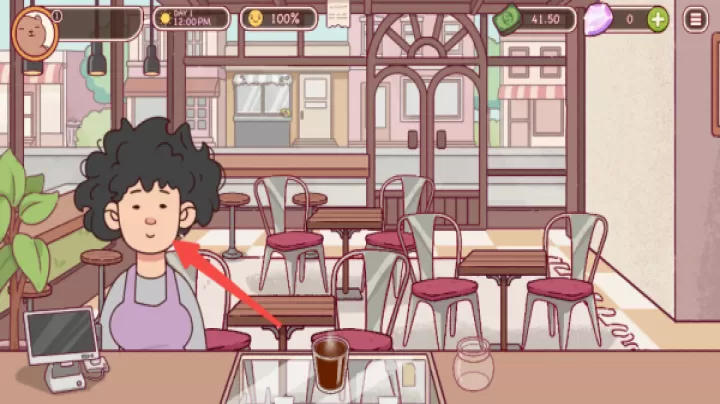Open the capybara profile avatar
720x404 pixels.
[33, 30]
